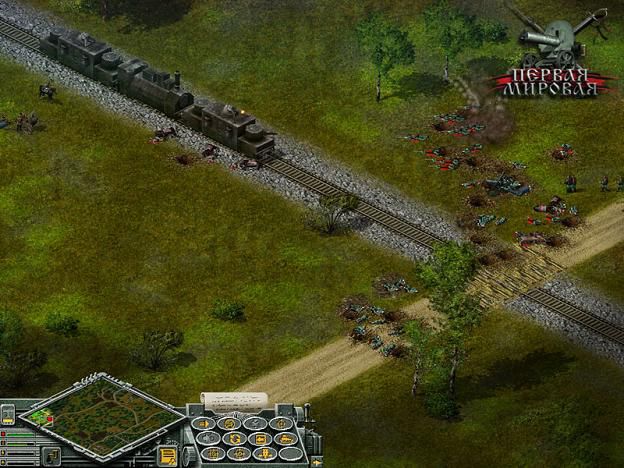The width and height of the screenshot is (624, 468).
Task: Activate the circular rotate arrows command key
Action: click(235, 438)
